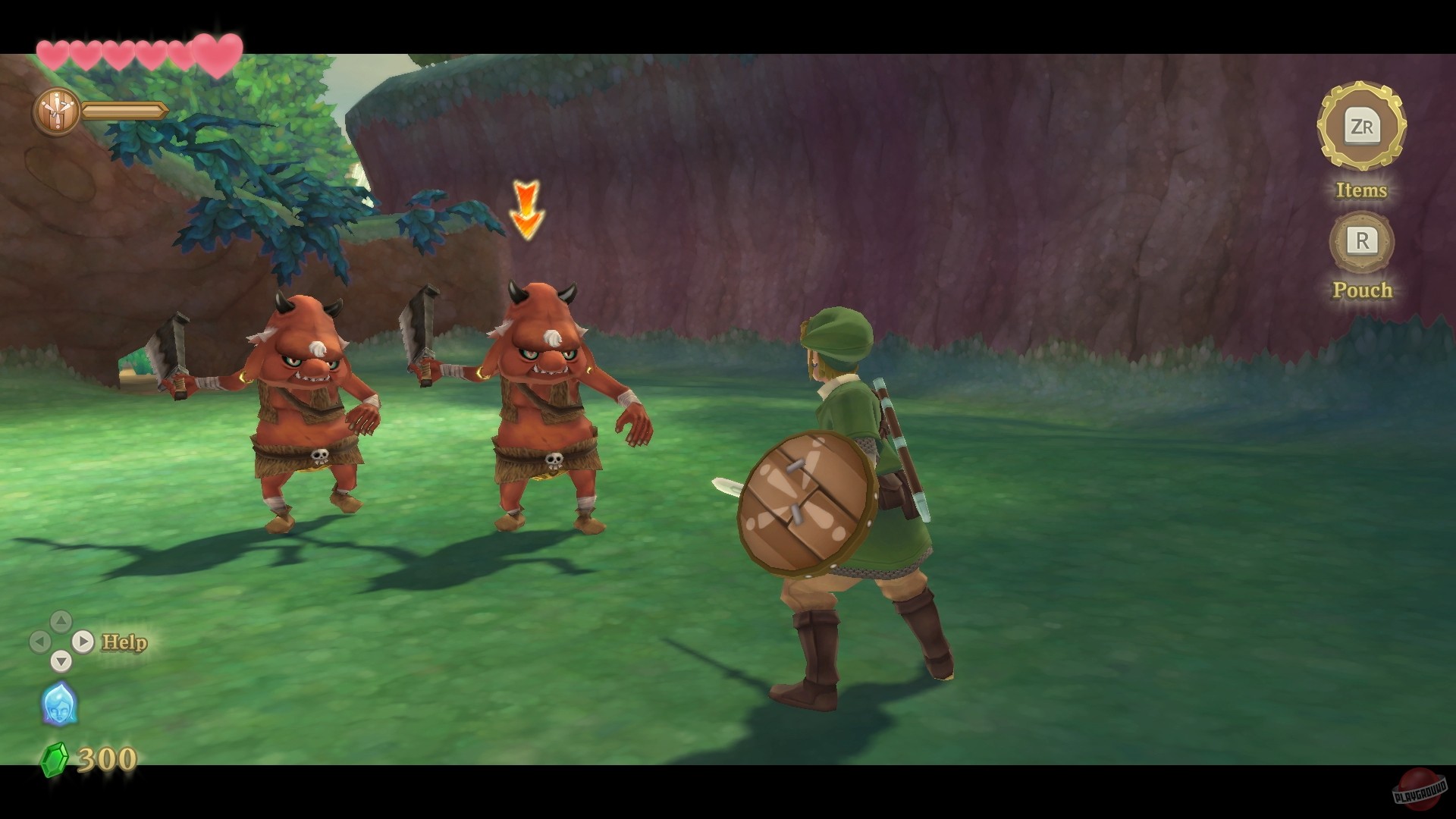Click the last heart in the health row
This screenshot has height=819, width=1456.
(x=218, y=53)
